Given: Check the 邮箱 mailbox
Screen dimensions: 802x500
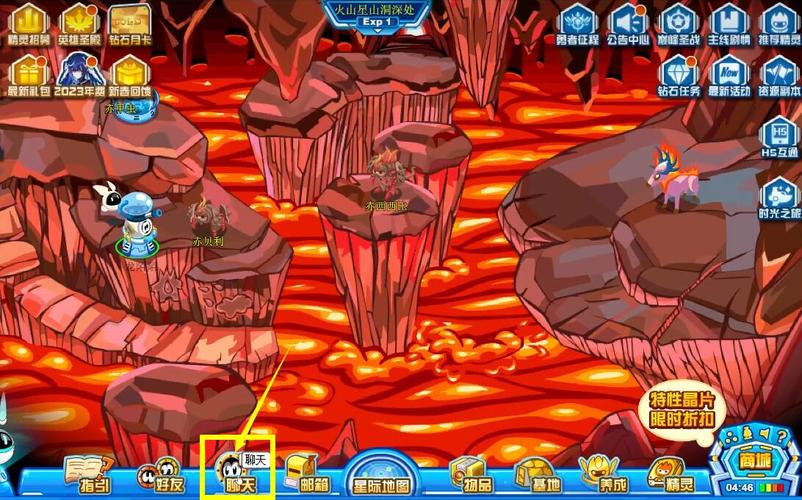Looking at the screenshot, I should [307, 474].
